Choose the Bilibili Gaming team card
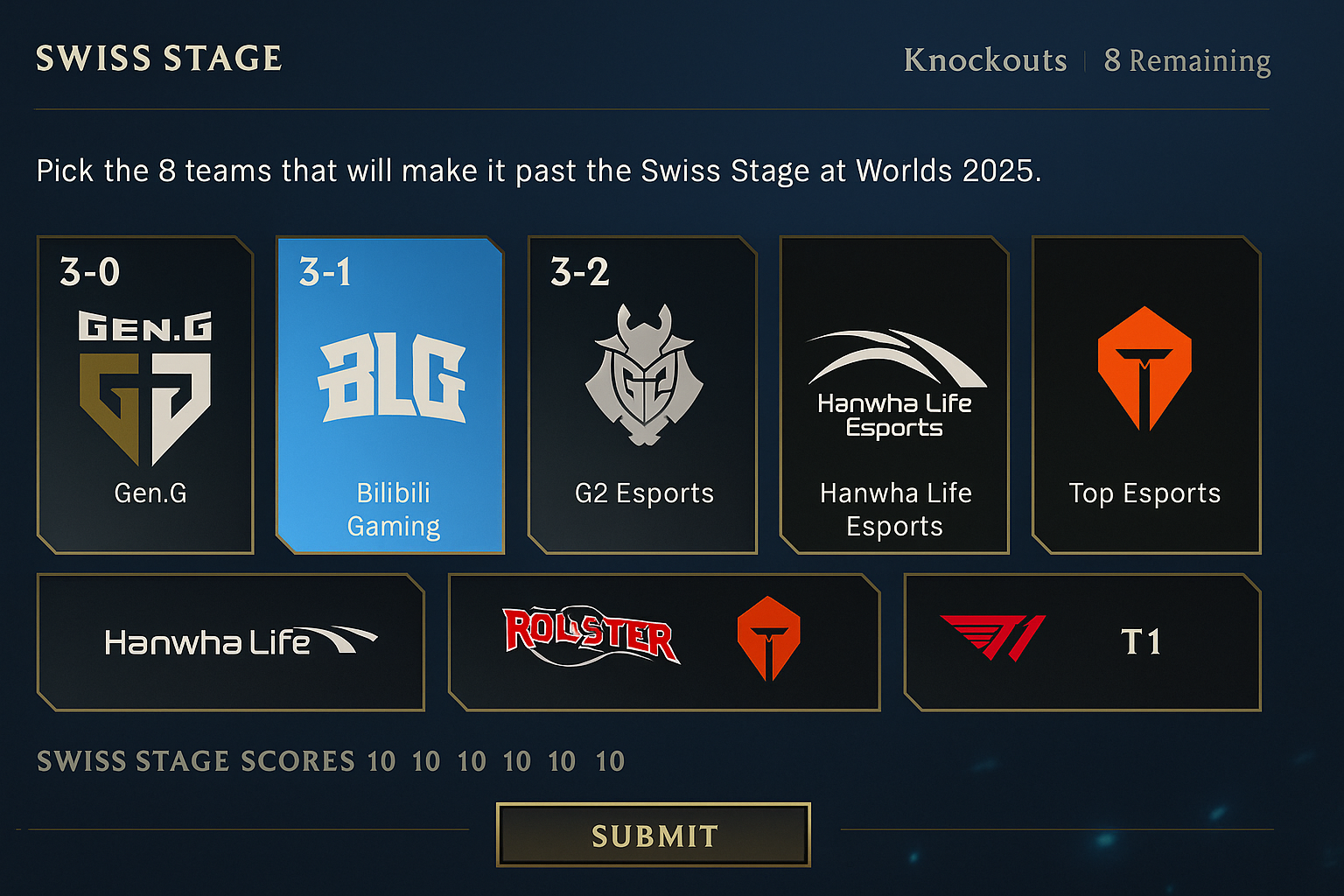1344x896 pixels. pos(390,395)
